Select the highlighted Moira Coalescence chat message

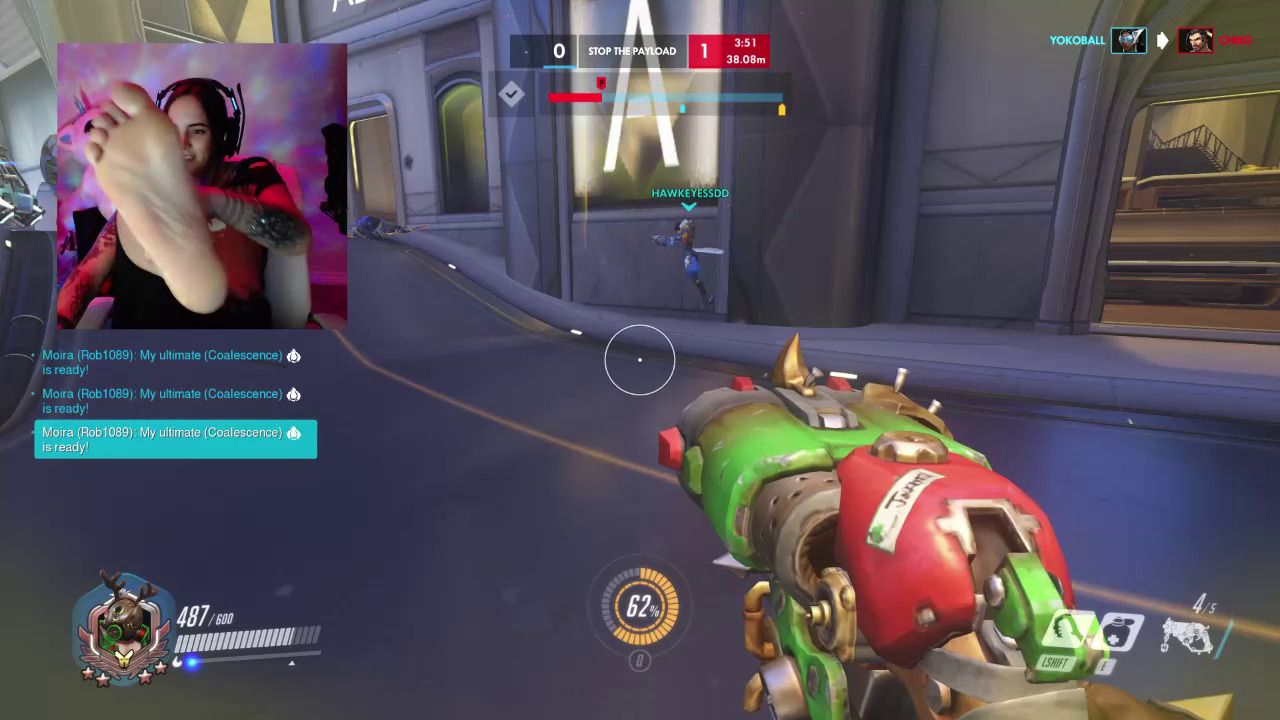click(176, 440)
